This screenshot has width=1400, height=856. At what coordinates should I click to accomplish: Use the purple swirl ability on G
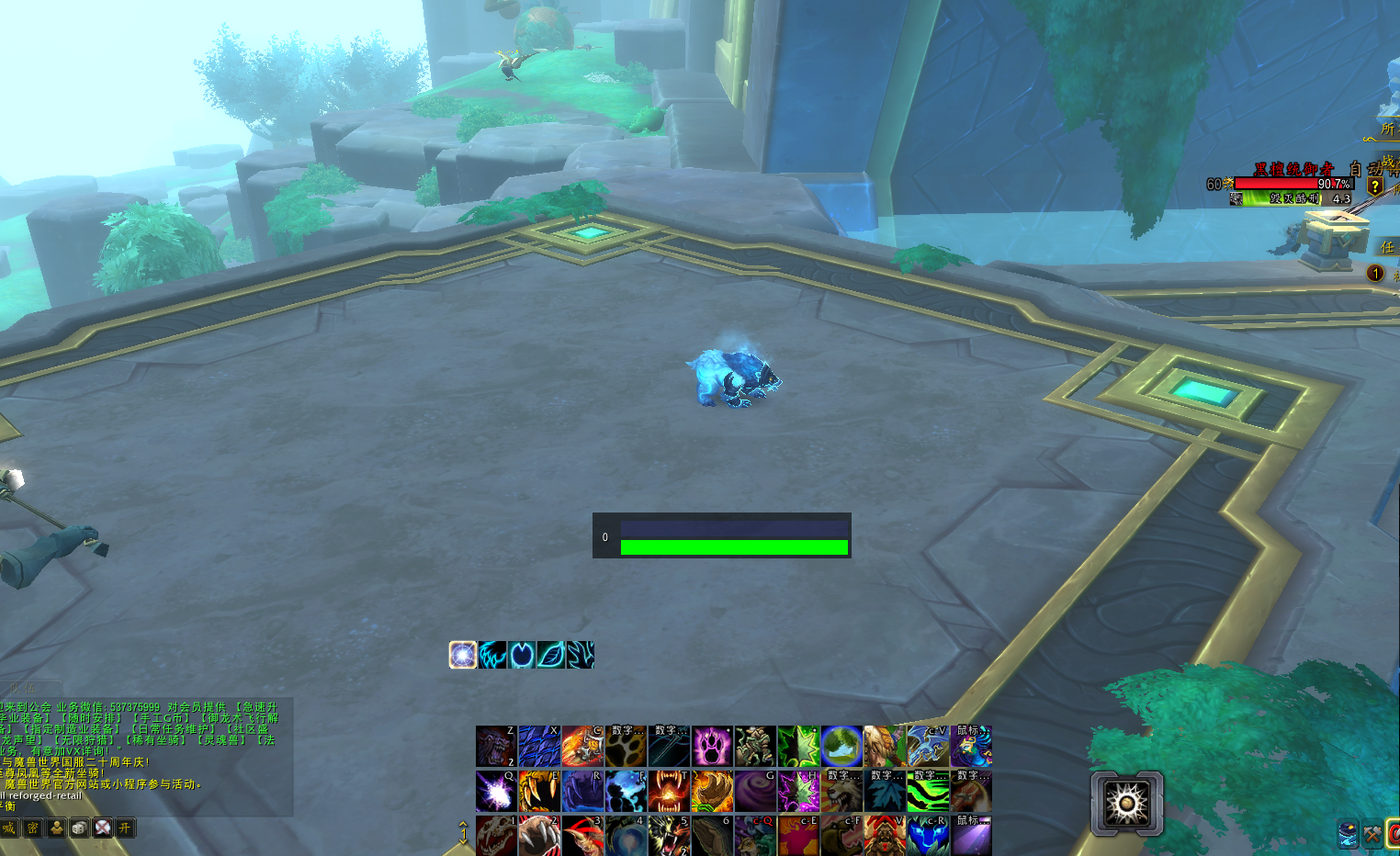click(755, 791)
